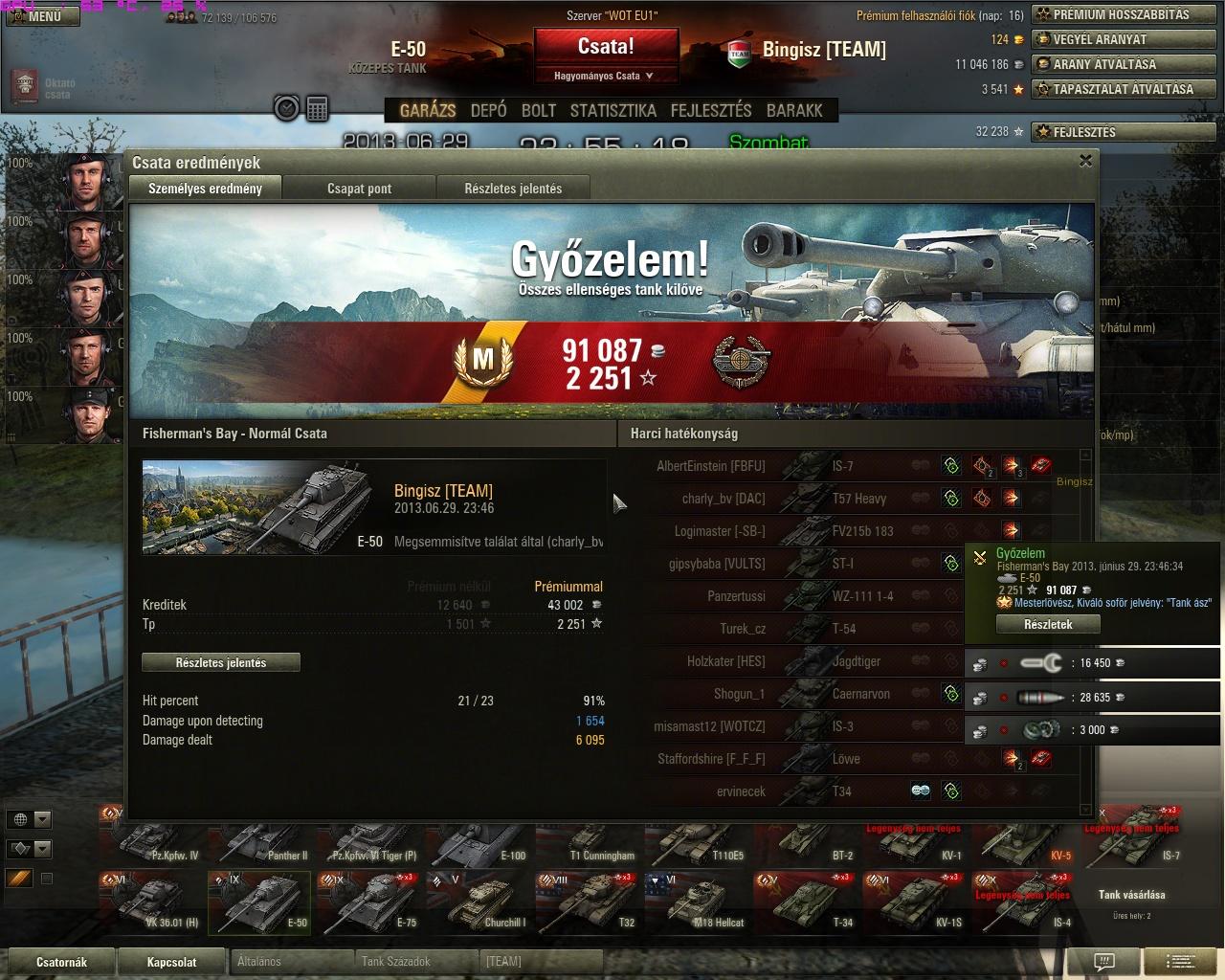
Task: Choose the Tank vásárlása slot
Action: (x=1131, y=900)
